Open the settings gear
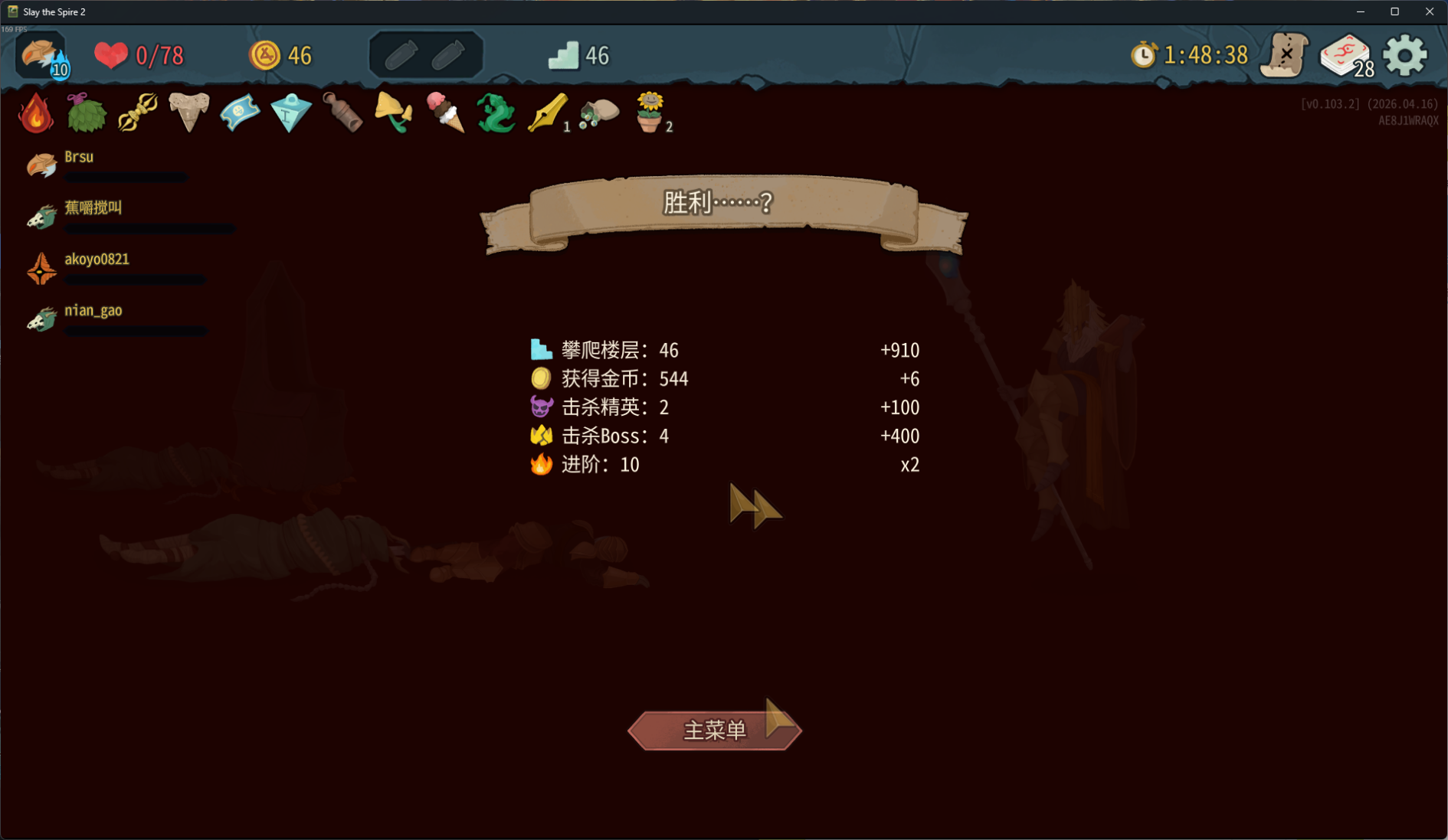 1405,55
